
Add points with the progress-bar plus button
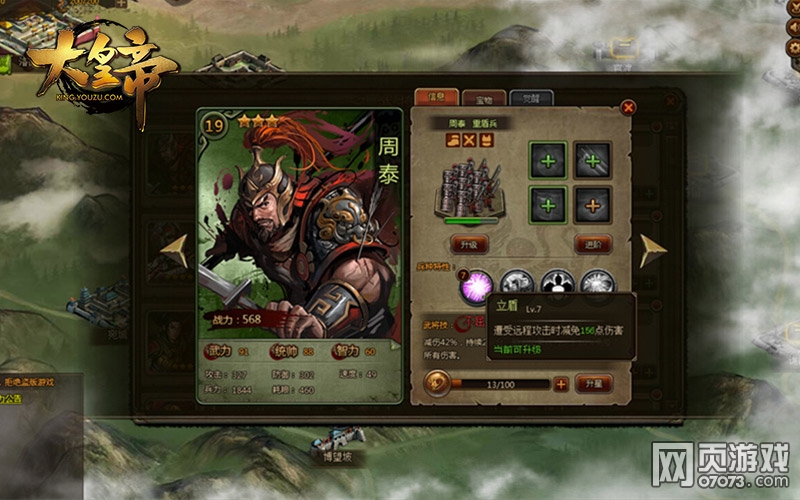tap(561, 383)
